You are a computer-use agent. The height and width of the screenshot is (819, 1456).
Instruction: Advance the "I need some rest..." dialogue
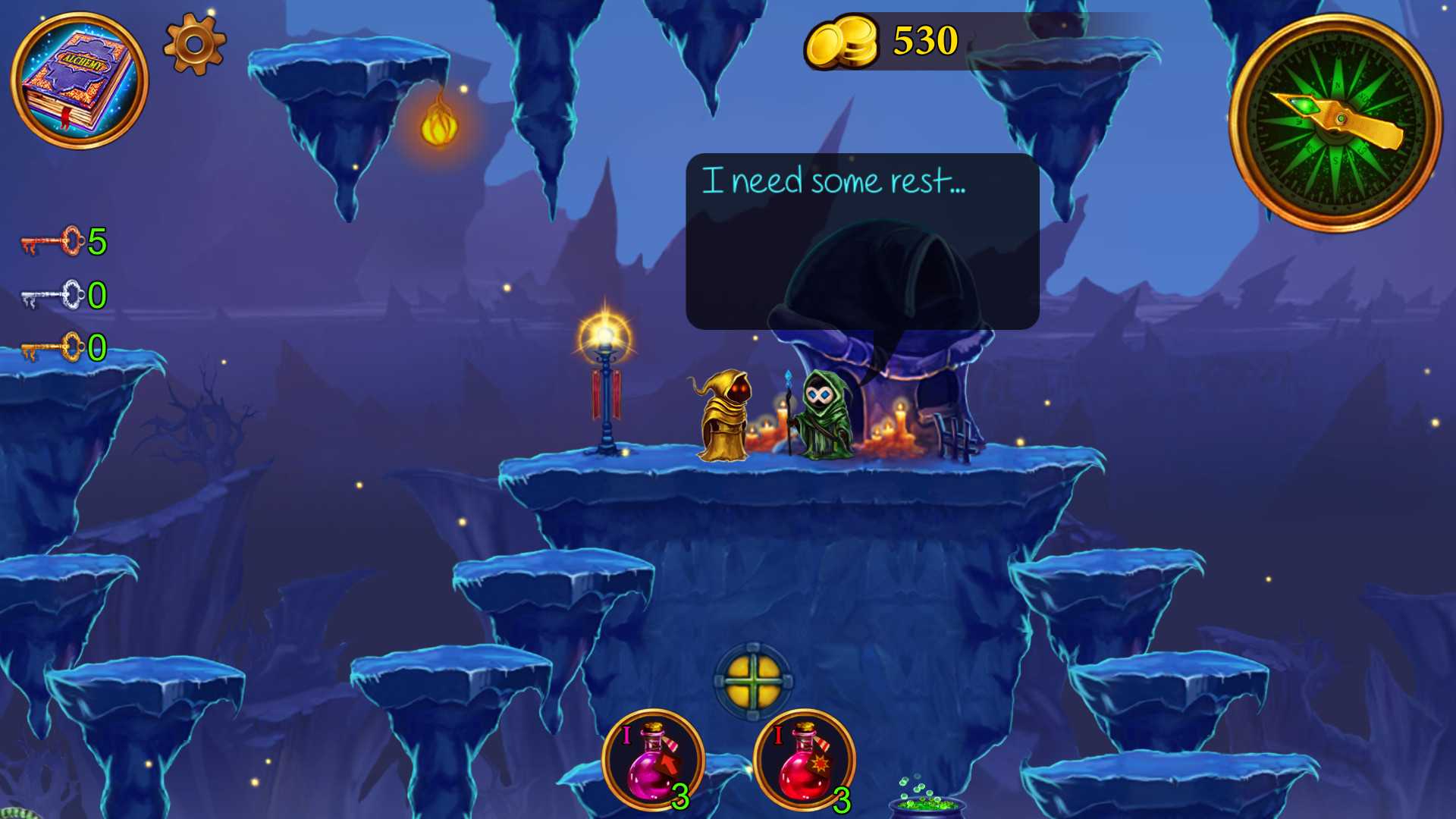point(862,241)
